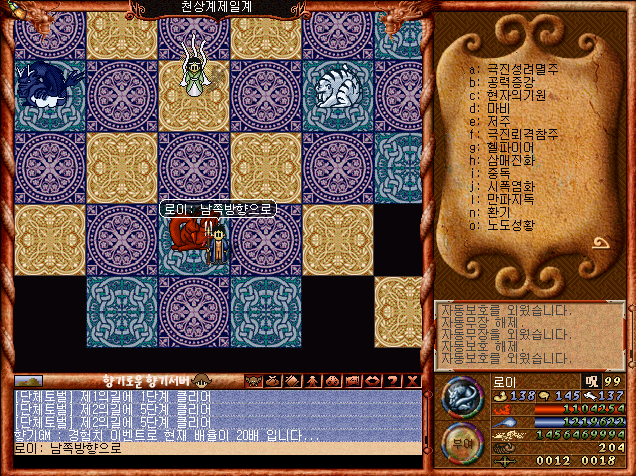Image resolution: width=636 pixels, height=476 pixels.
Task: Select the 마비 spell entry
Action: [498, 108]
